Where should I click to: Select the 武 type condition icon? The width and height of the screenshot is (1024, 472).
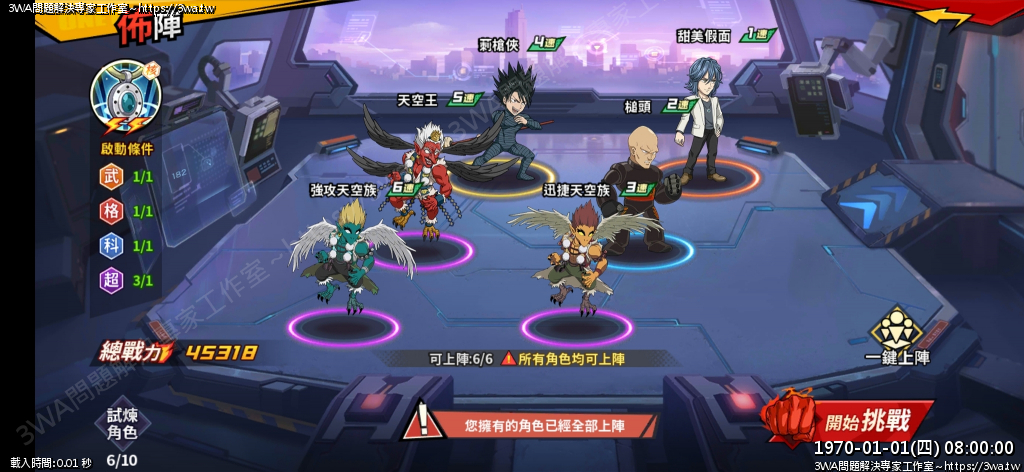[x=112, y=177]
